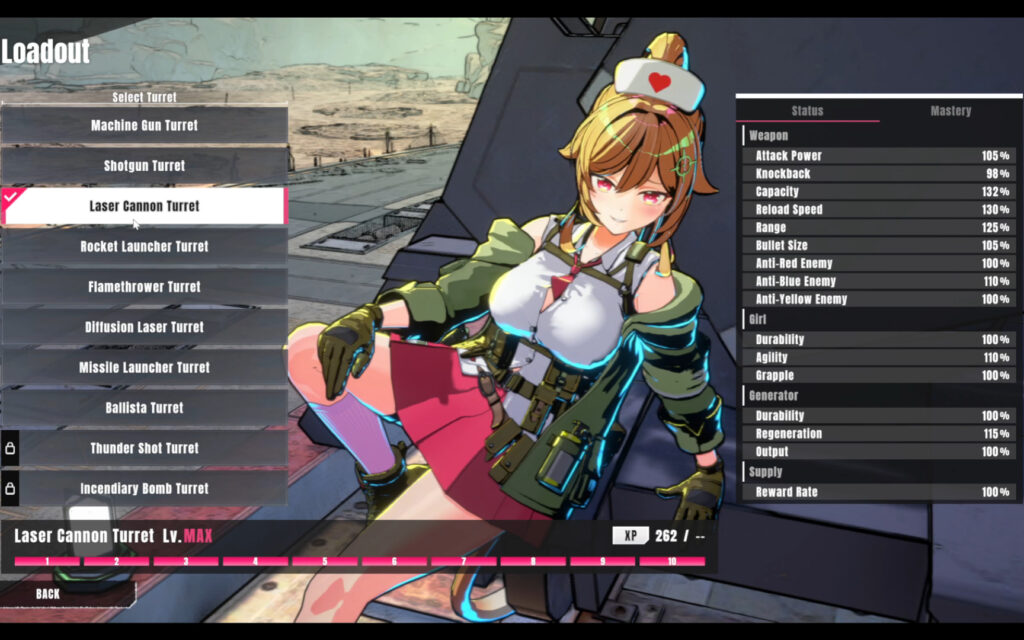The width and height of the screenshot is (1024, 640).
Task: Click the Laser Cannon Turret entry
Action: (x=144, y=206)
